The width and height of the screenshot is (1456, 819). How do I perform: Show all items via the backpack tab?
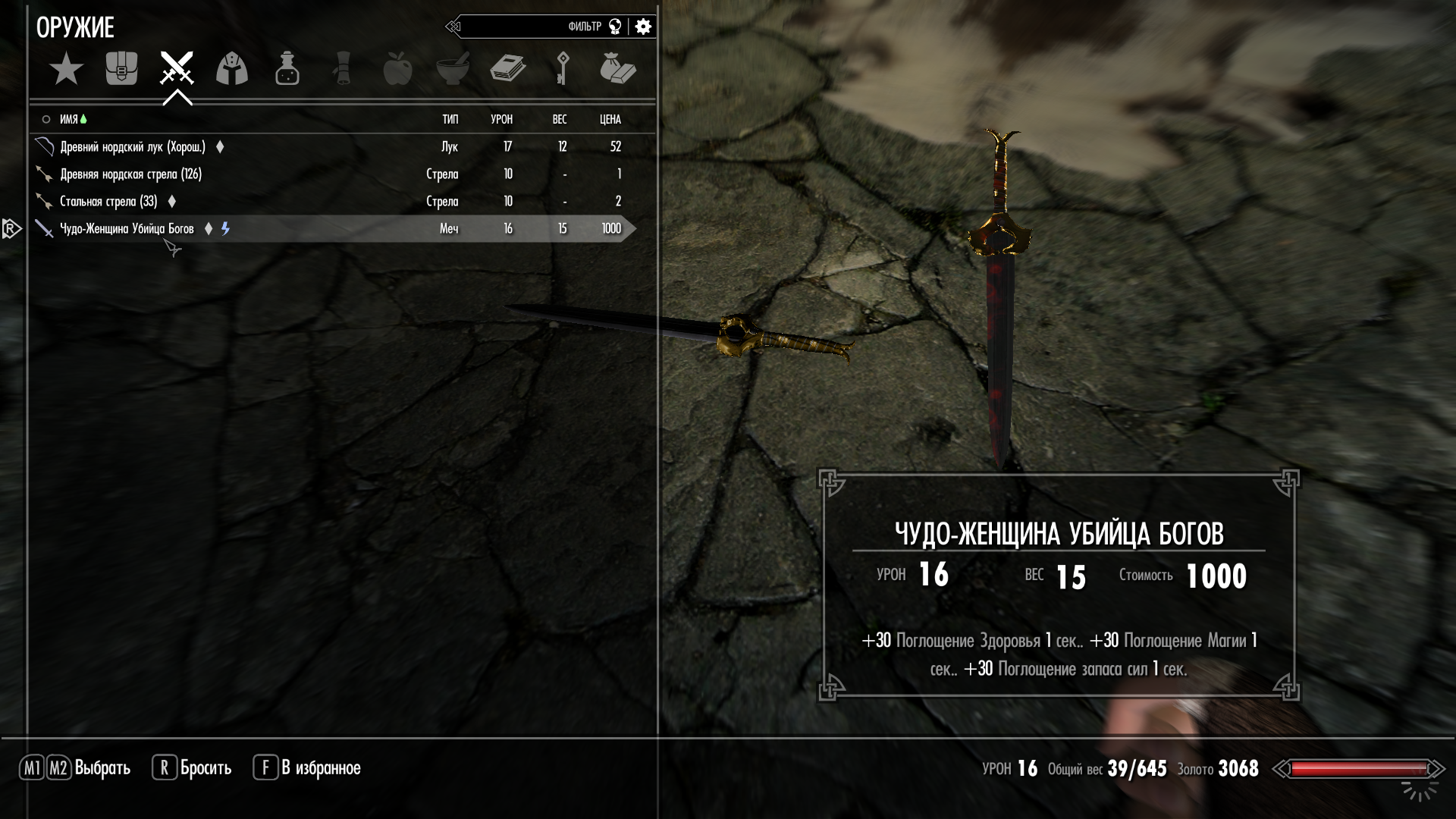[x=121, y=69]
